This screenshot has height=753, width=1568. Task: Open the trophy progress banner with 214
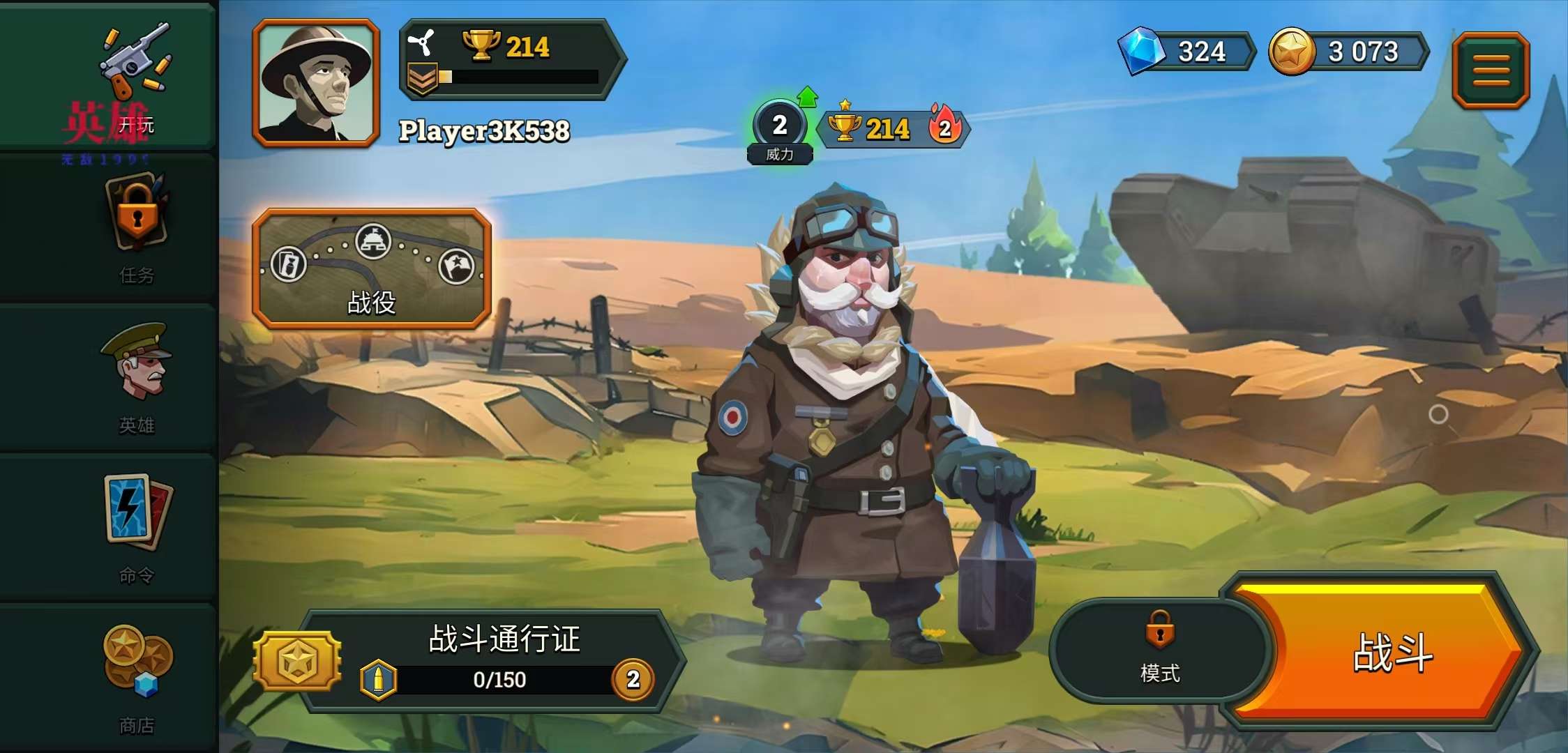click(511, 61)
